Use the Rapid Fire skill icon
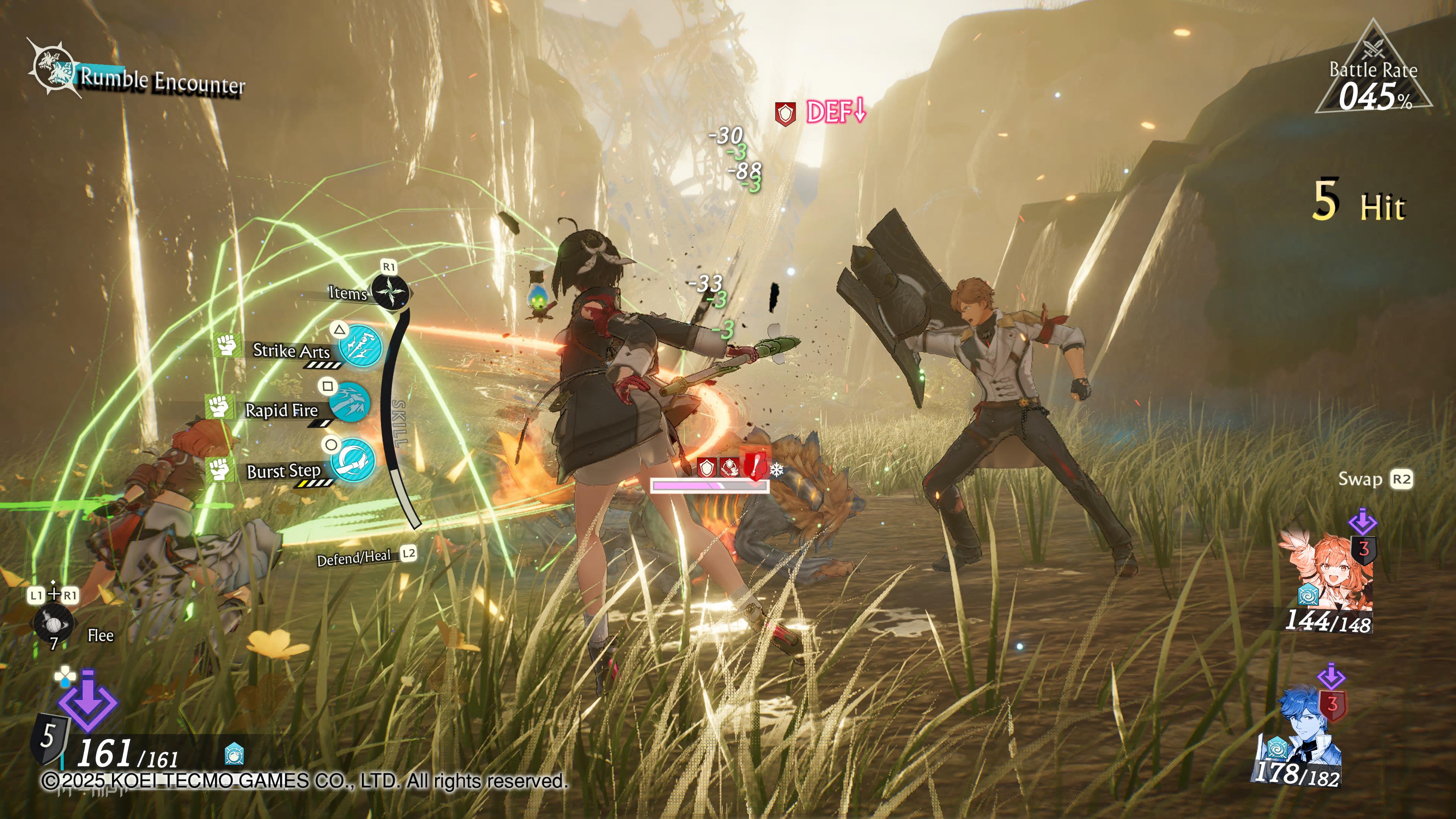The image size is (1456, 819). point(349,403)
